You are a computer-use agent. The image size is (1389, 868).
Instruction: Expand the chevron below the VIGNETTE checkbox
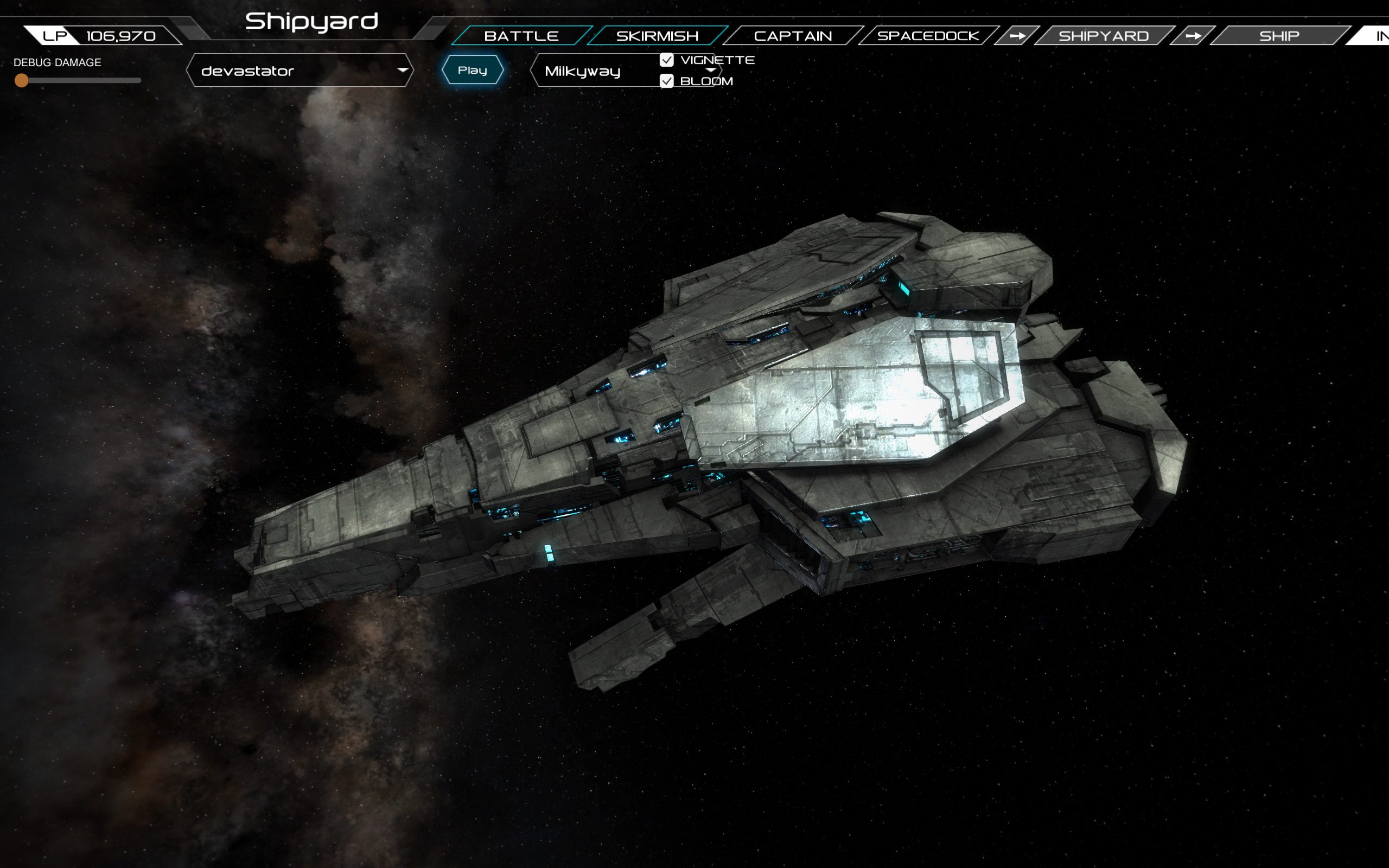712,71
